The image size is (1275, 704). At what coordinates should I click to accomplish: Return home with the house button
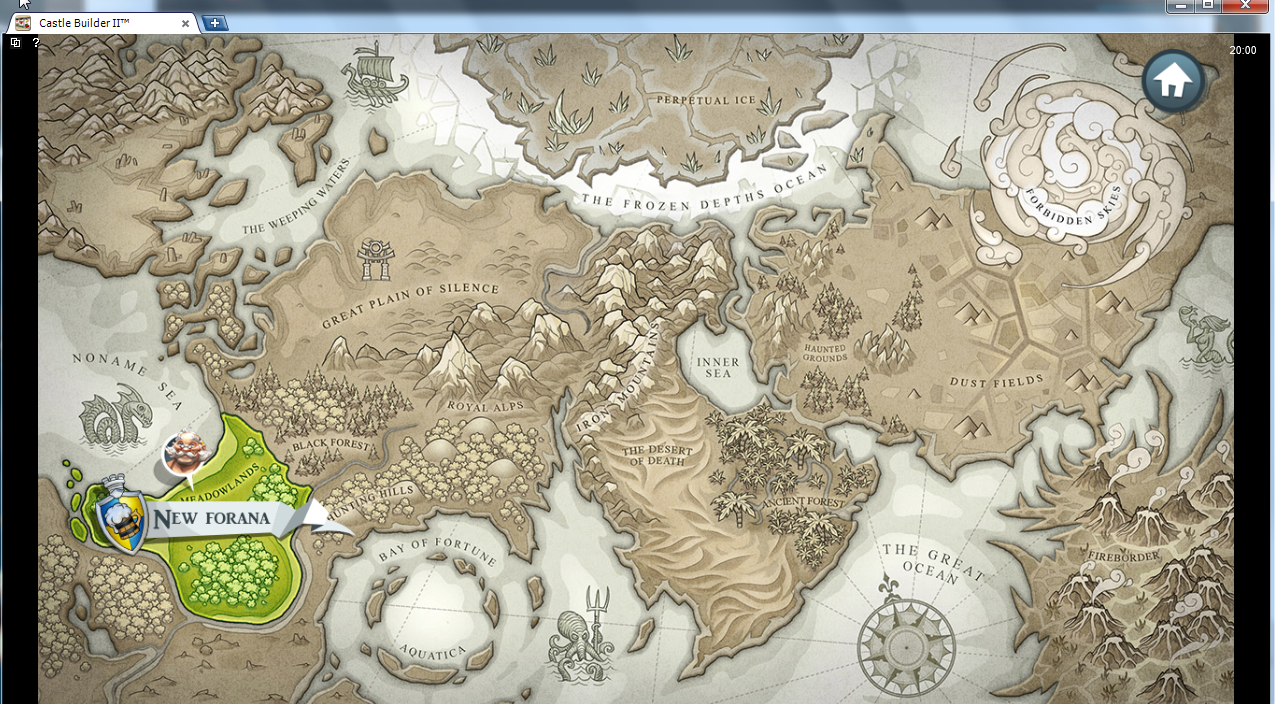(1173, 81)
